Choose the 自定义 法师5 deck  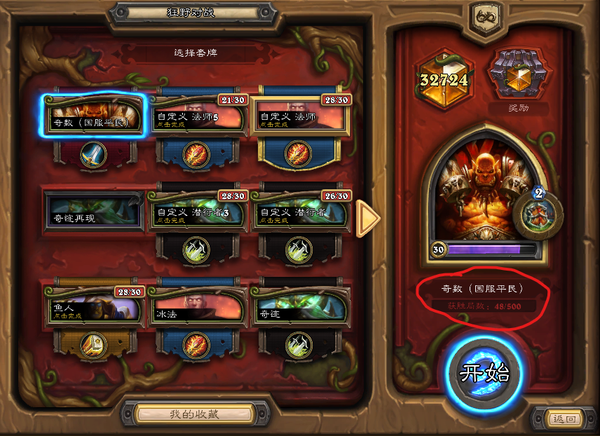pyautogui.click(x=199, y=118)
